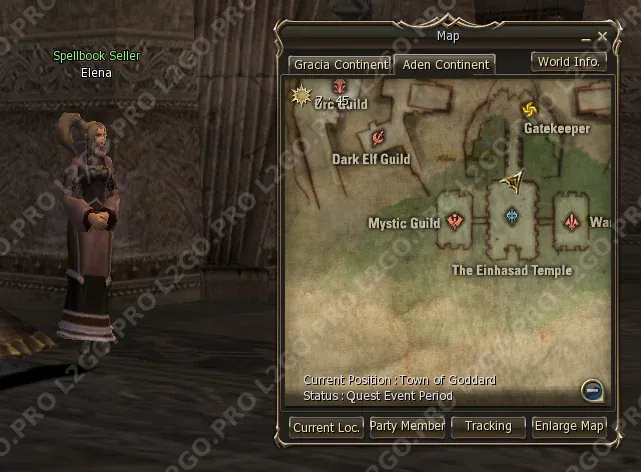Select the Gatekeeper map marker
The image size is (641, 472).
tap(529, 109)
